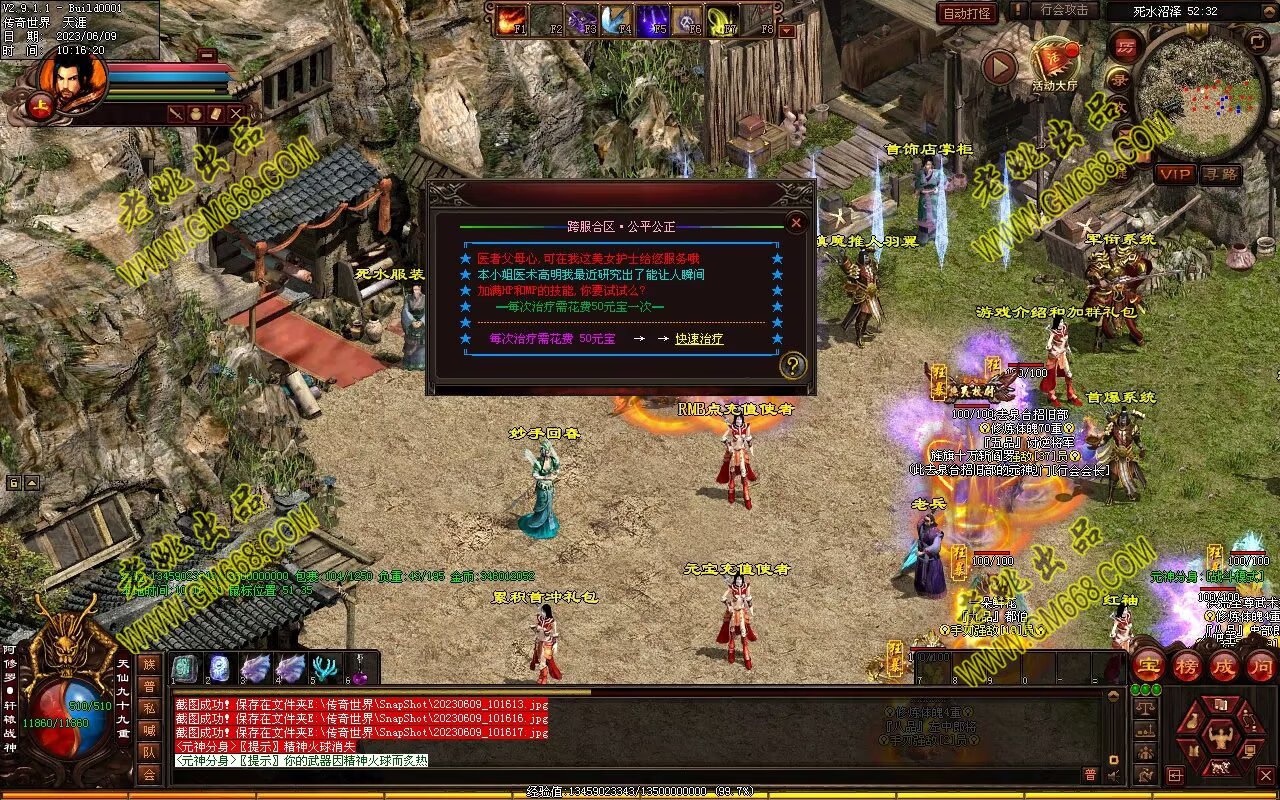The height and width of the screenshot is (800, 1280).
Task: Choose the 快速治疗 quick heal option
Action: [699, 339]
